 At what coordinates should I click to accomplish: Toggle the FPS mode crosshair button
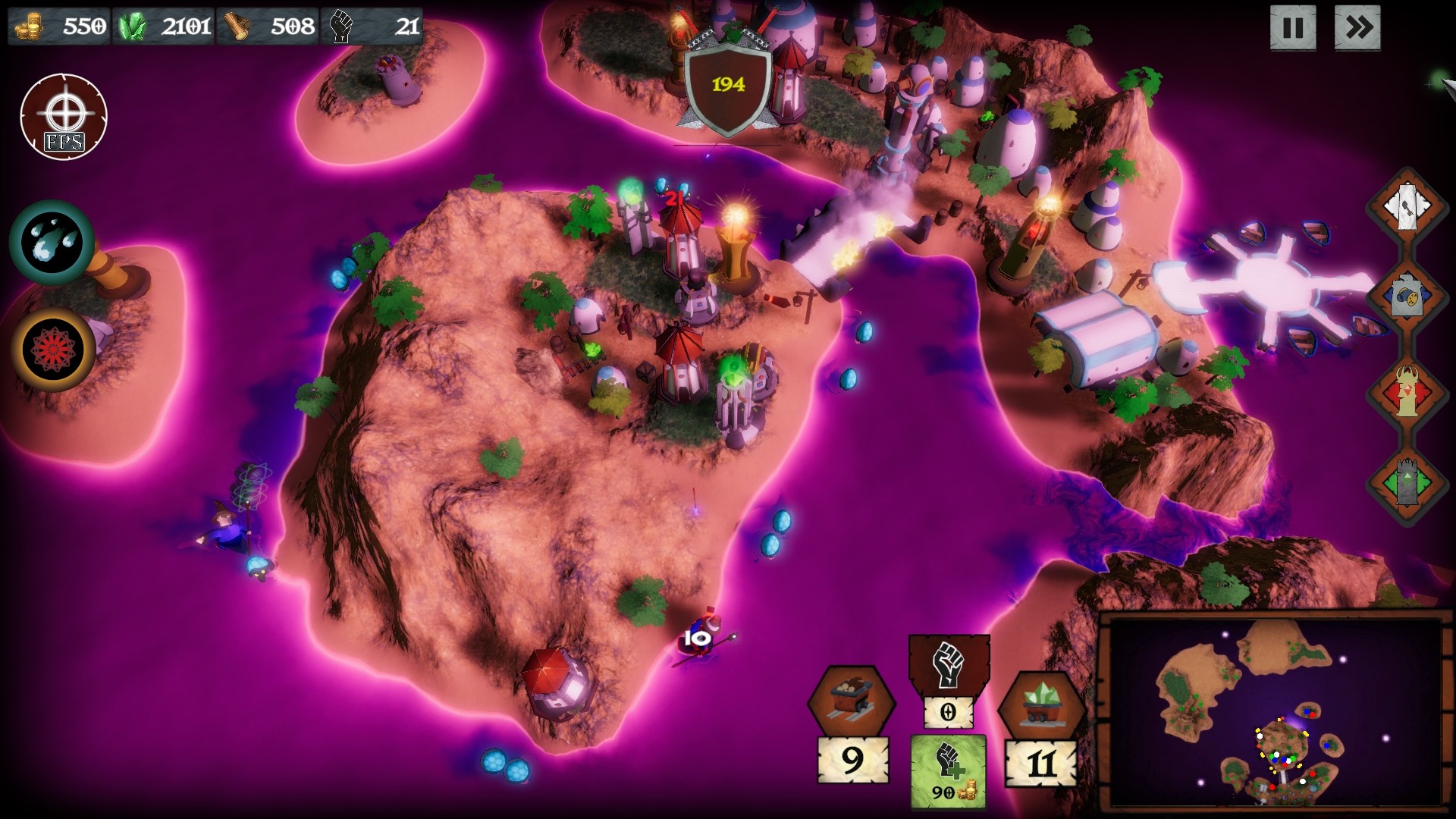coord(65,115)
